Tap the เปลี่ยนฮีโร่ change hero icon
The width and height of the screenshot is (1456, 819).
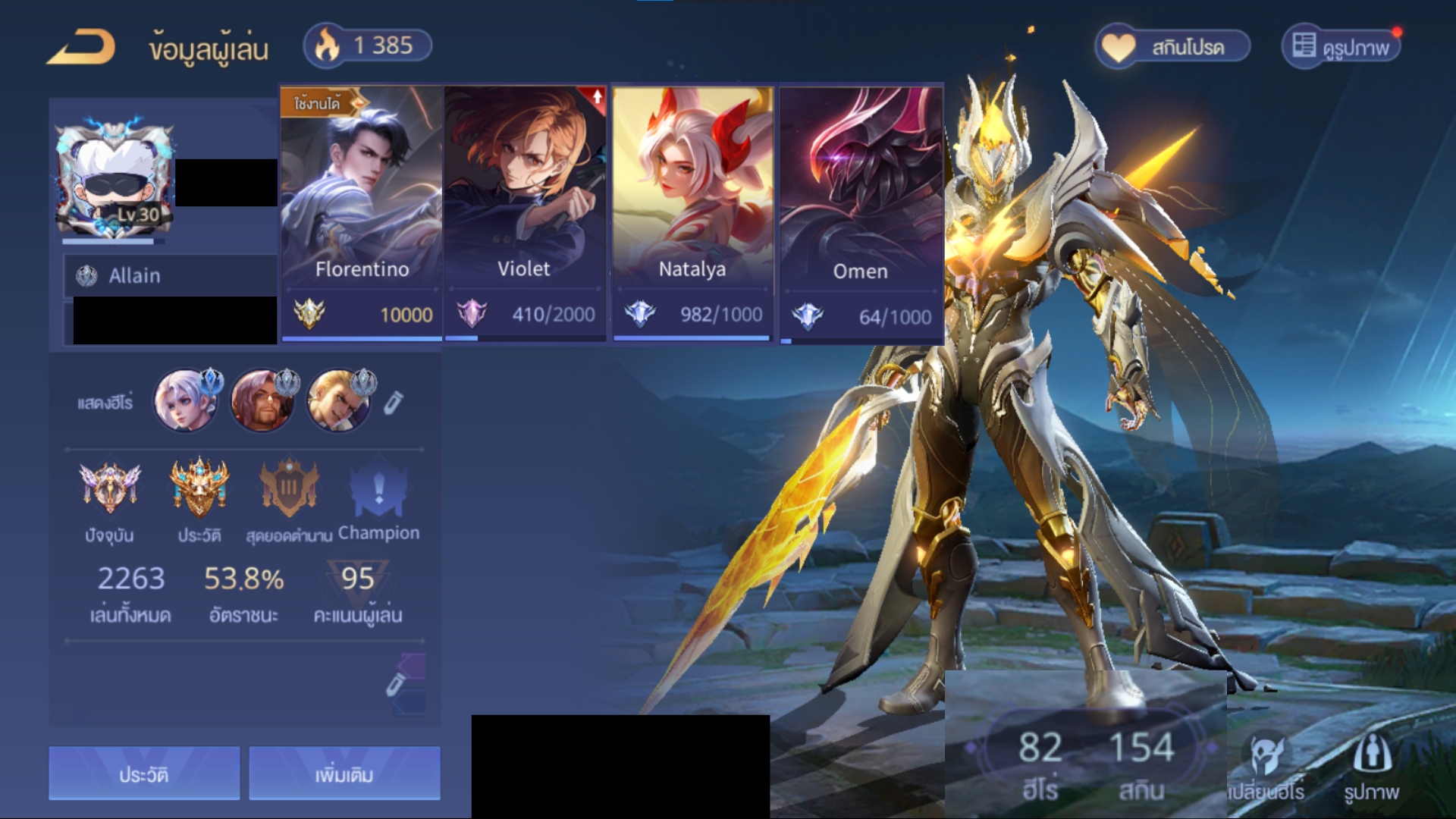tap(1266, 766)
